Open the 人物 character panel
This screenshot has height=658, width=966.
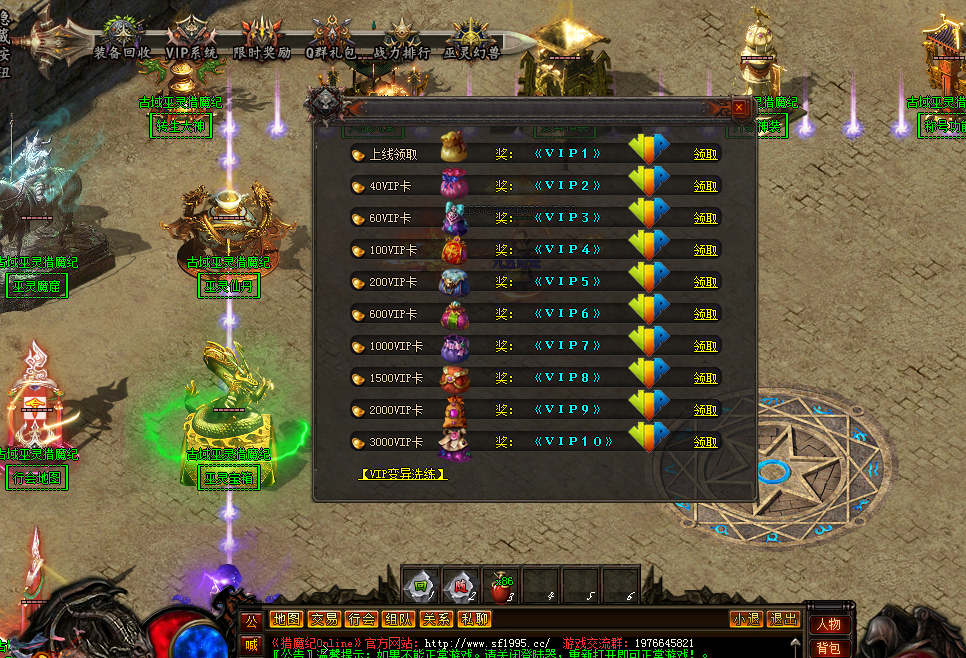(x=828, y=625)
